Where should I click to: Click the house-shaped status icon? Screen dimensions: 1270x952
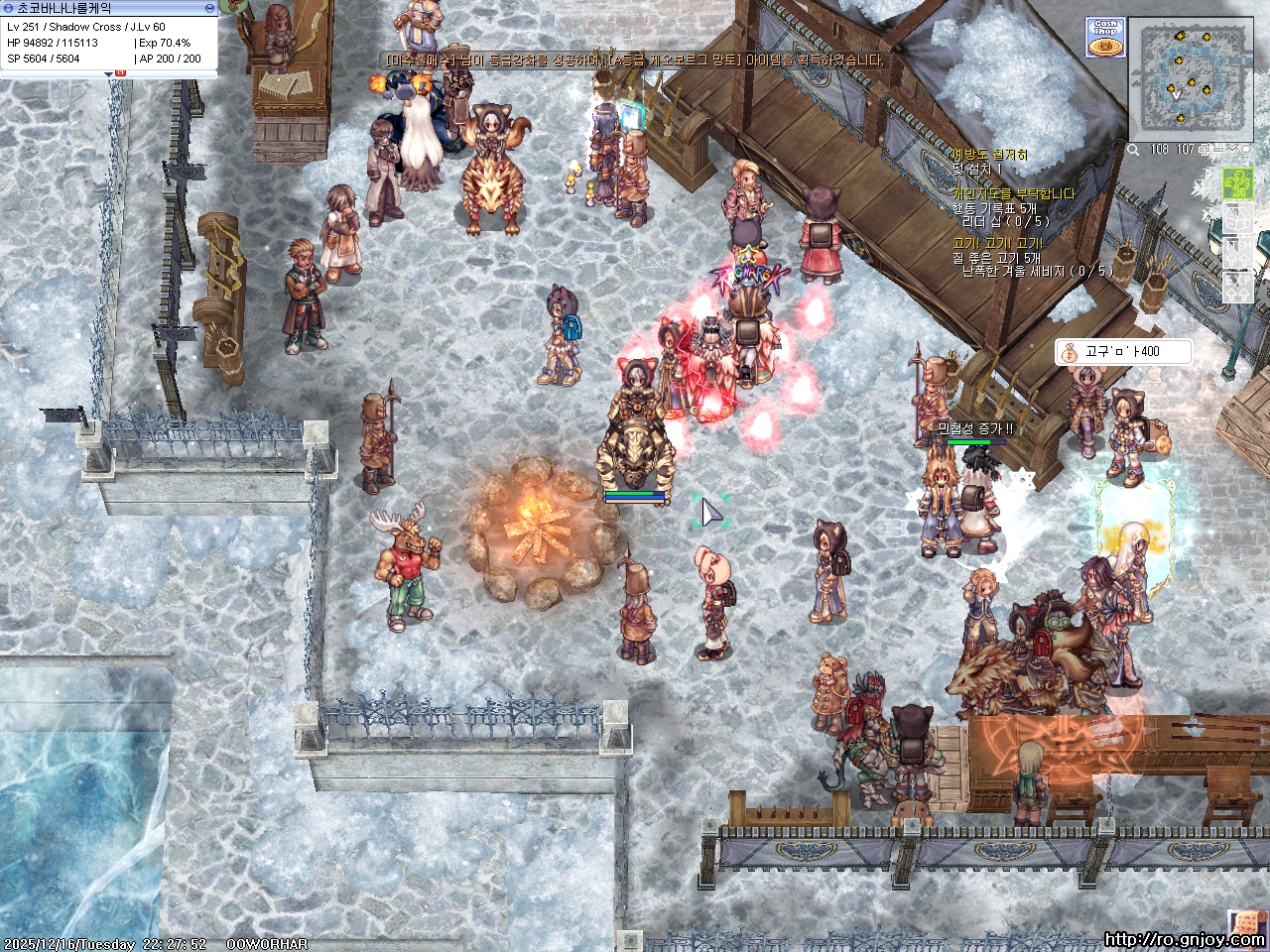[1237, 218]
